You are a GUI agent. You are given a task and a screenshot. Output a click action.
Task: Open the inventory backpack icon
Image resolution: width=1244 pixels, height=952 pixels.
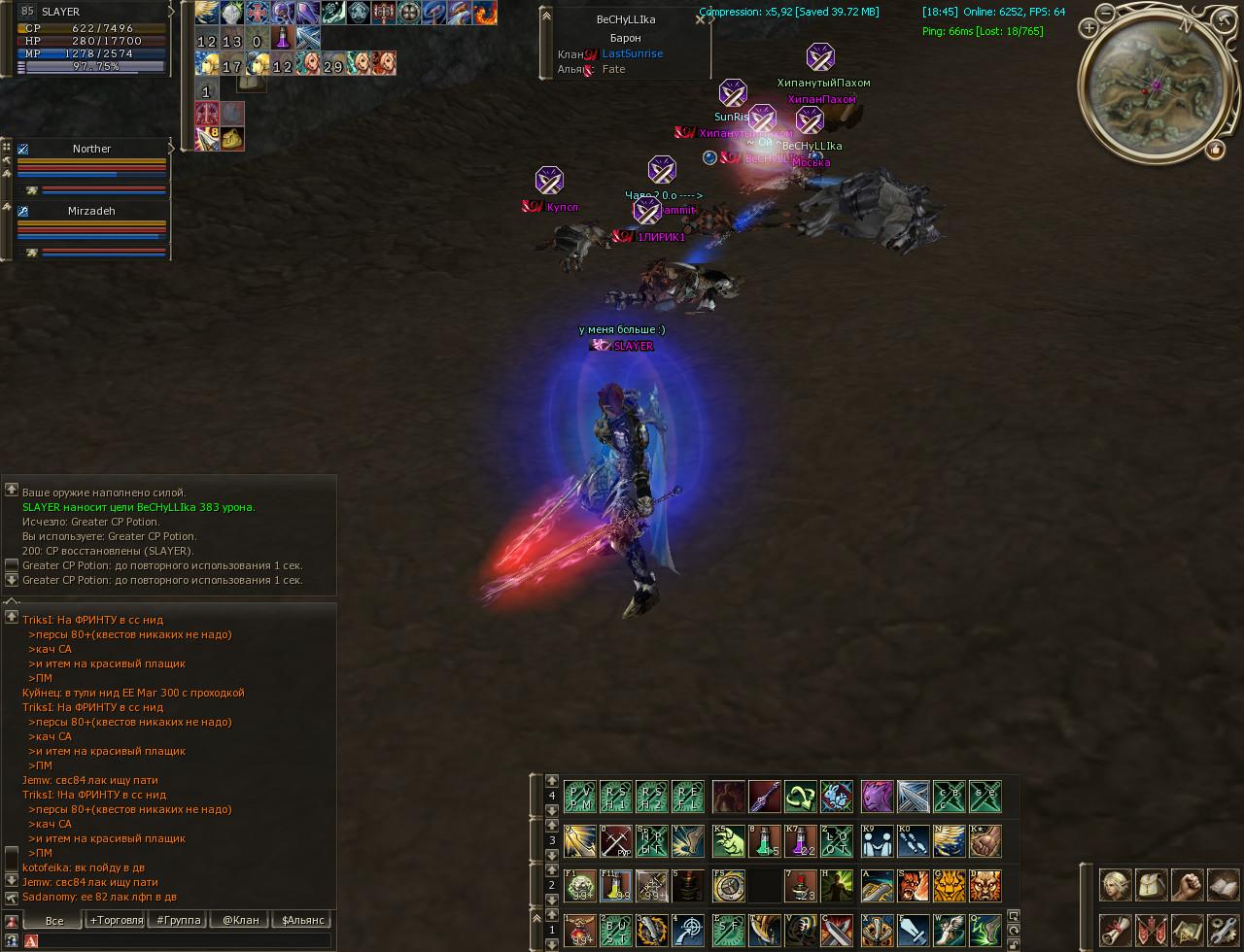[1152, 885]
